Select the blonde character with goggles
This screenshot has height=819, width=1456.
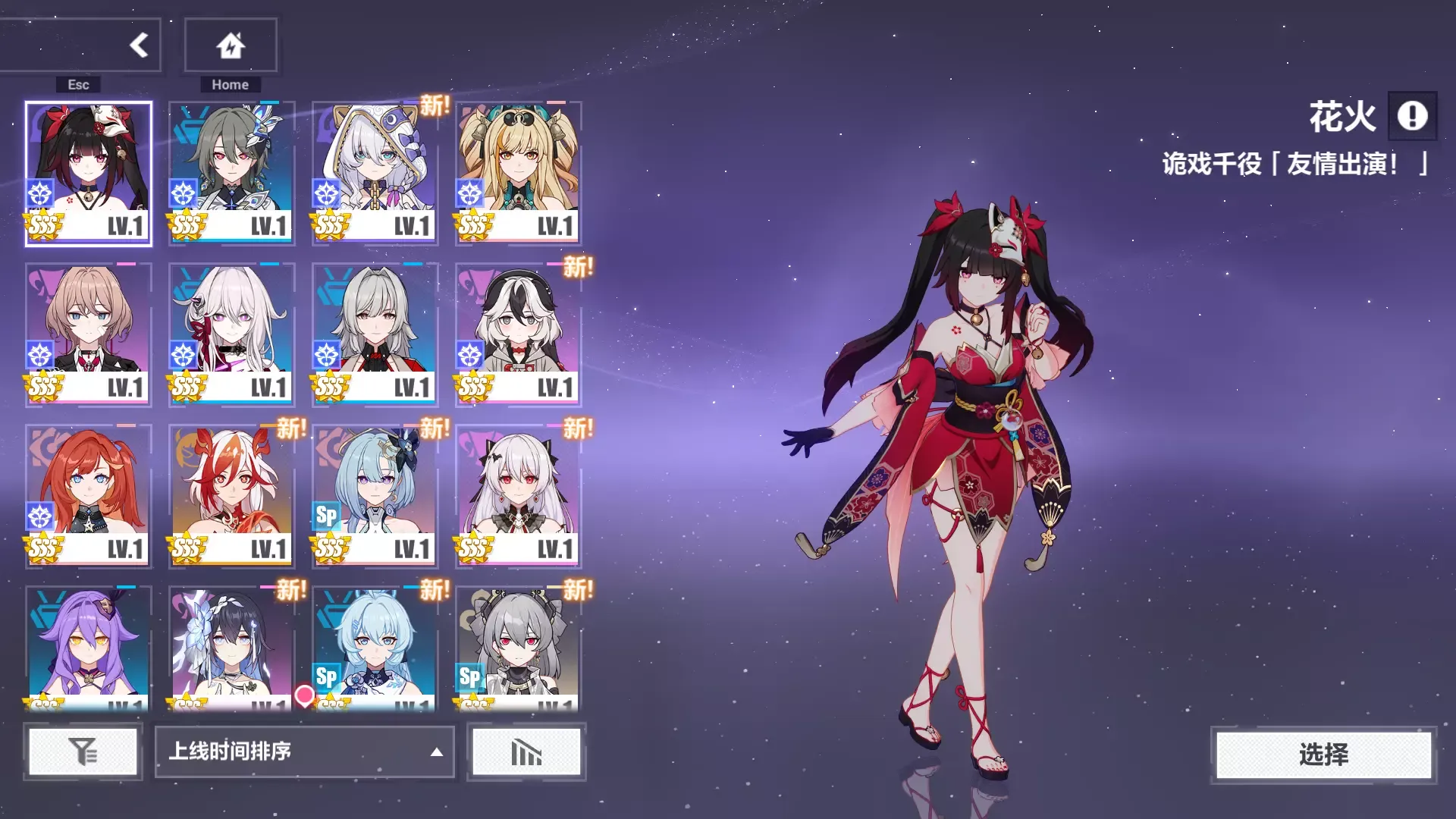518,173
